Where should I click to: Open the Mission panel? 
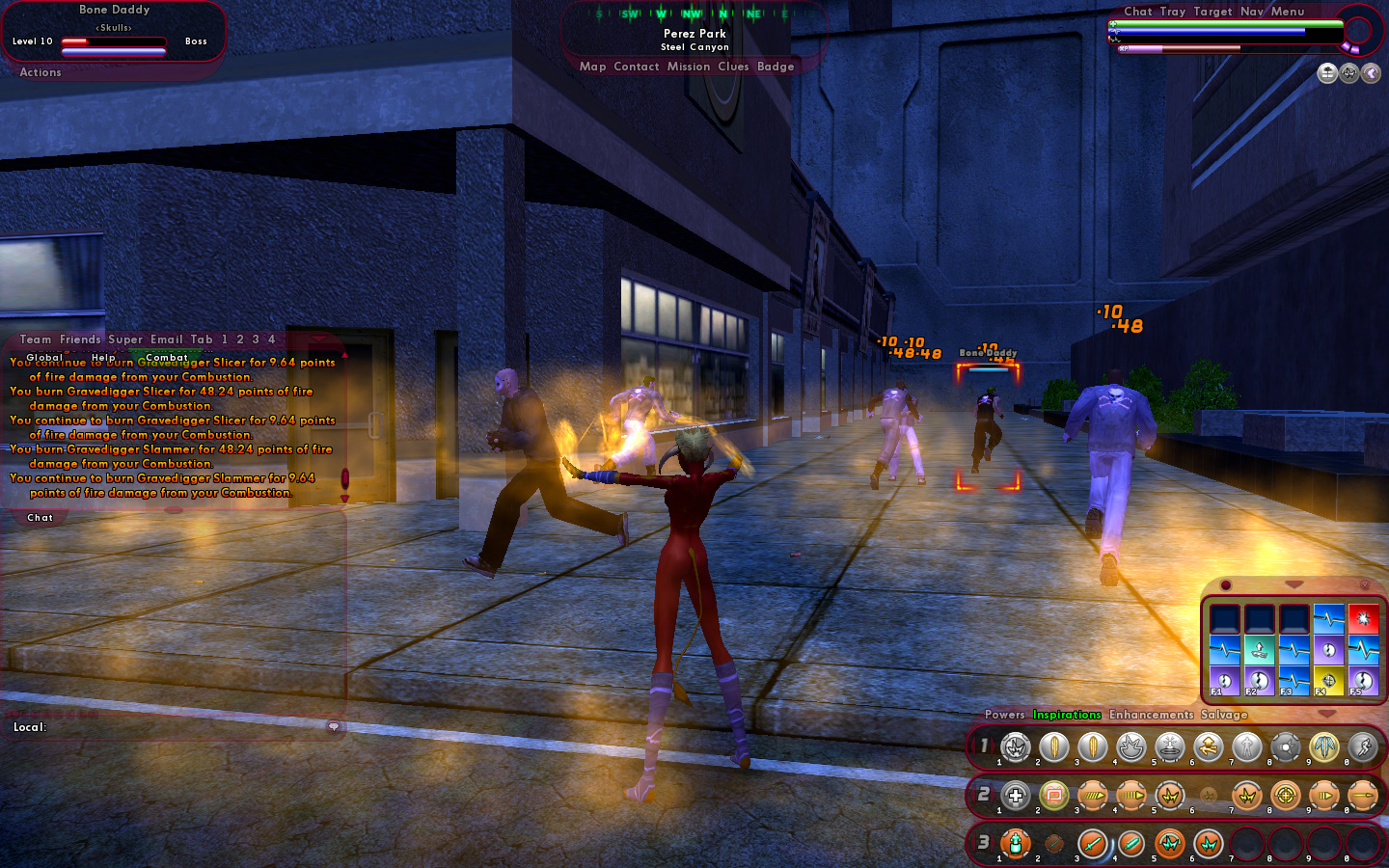click(x=688, y=67)
